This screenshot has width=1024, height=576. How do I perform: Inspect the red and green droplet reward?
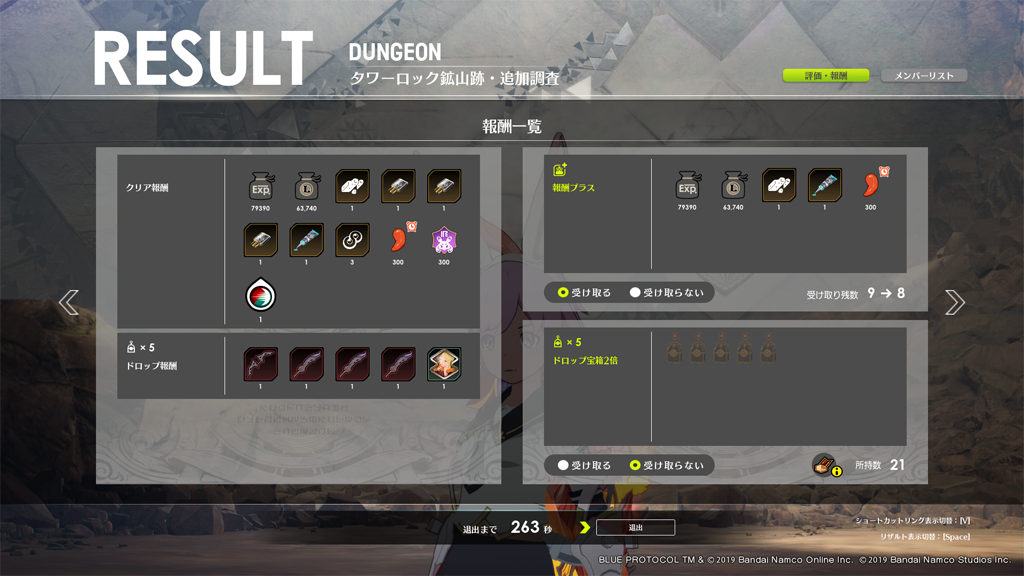[x=261, y=296]
